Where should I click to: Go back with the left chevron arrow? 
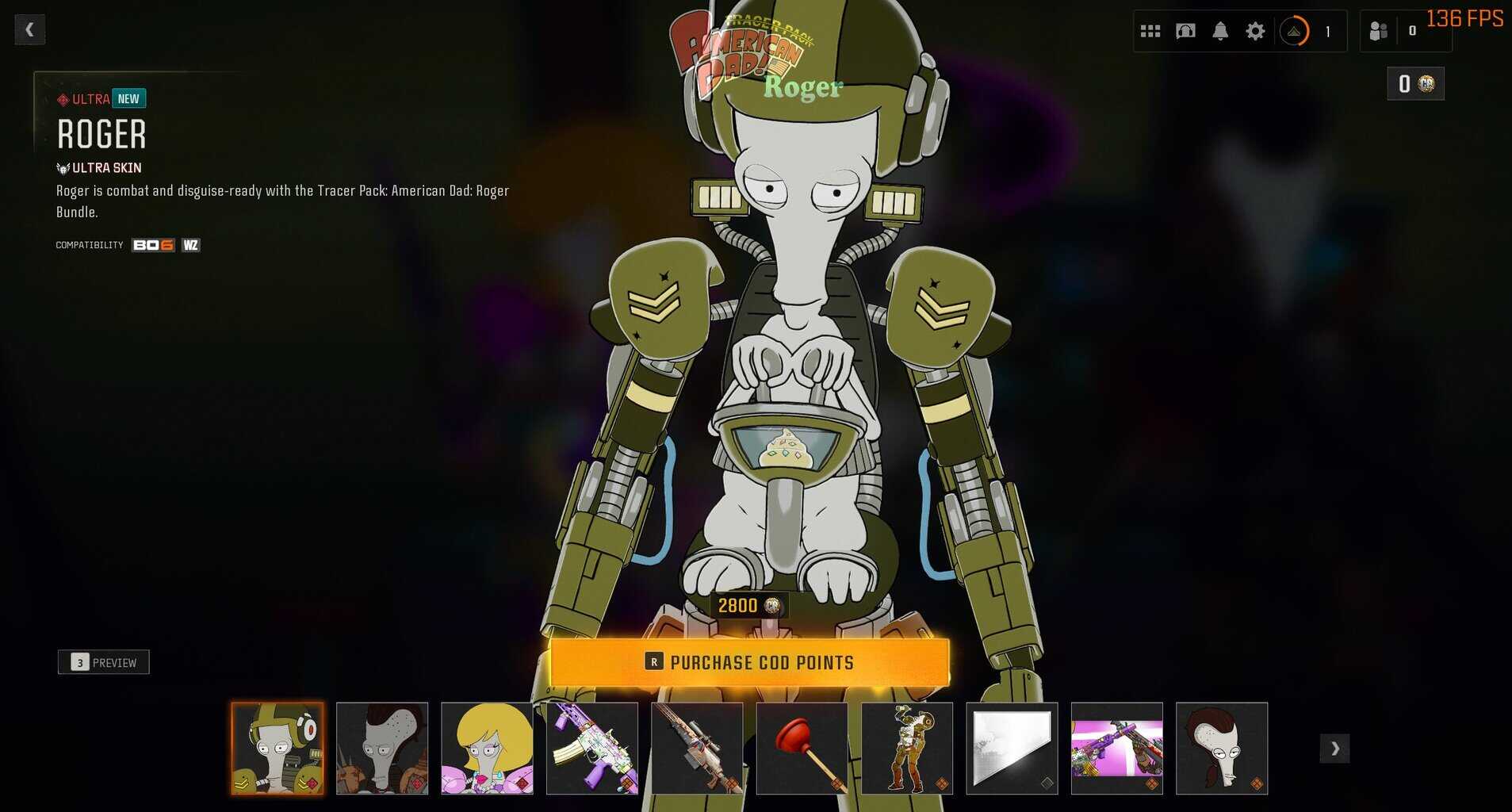pyautogui.click(x=30, y=29)
